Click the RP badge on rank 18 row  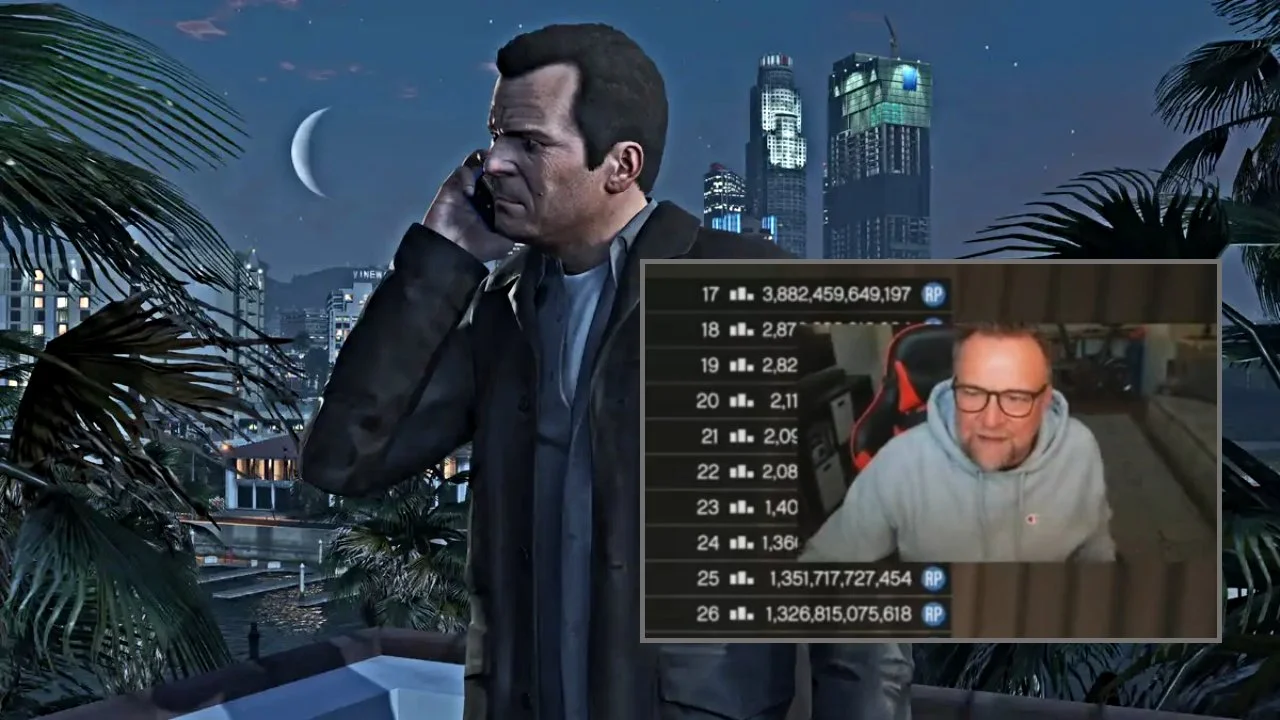(933, 330)
